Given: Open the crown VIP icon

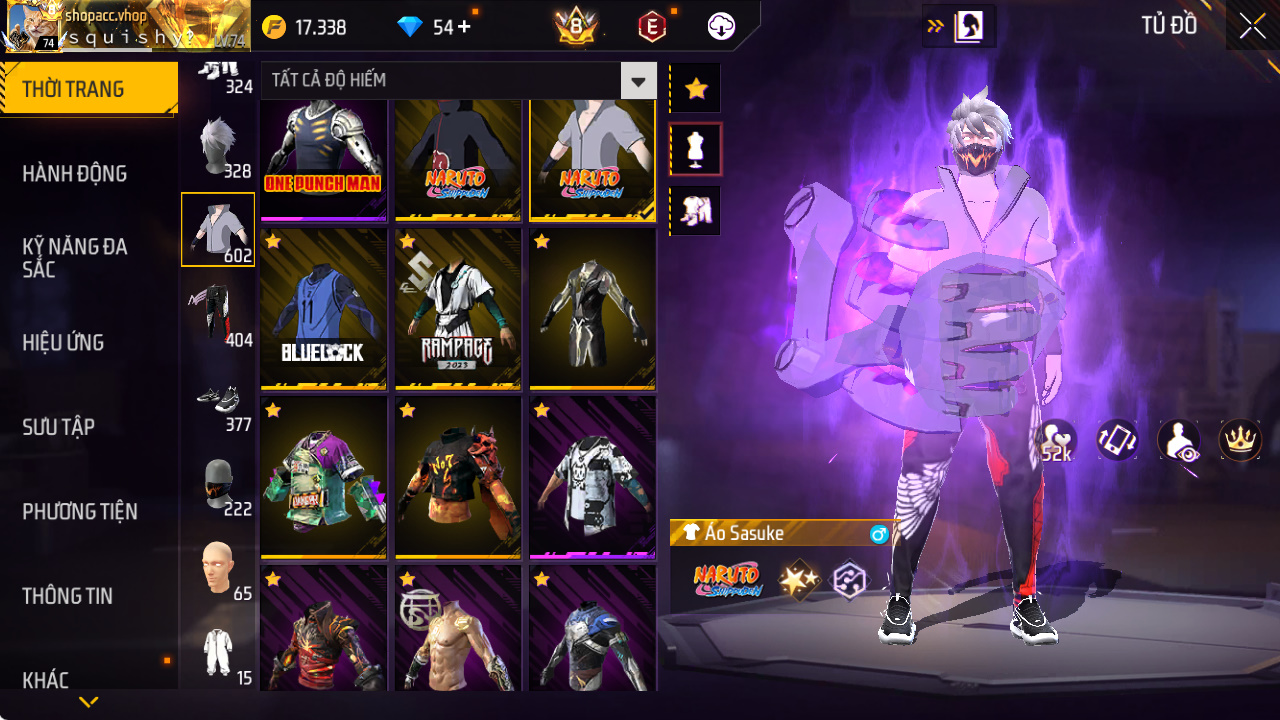Looking at the screenshot, I should pyautogui.click(x=1240, y=441).
